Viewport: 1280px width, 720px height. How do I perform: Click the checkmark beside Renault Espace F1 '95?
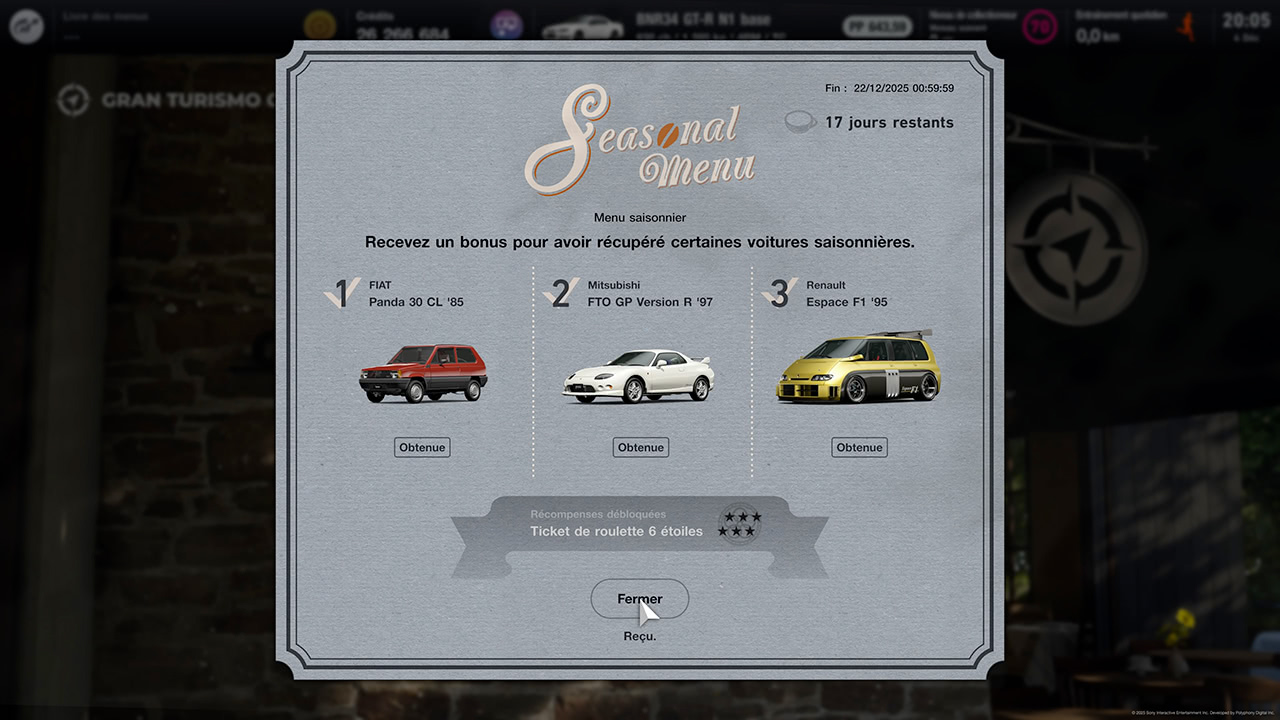[778, 291]
